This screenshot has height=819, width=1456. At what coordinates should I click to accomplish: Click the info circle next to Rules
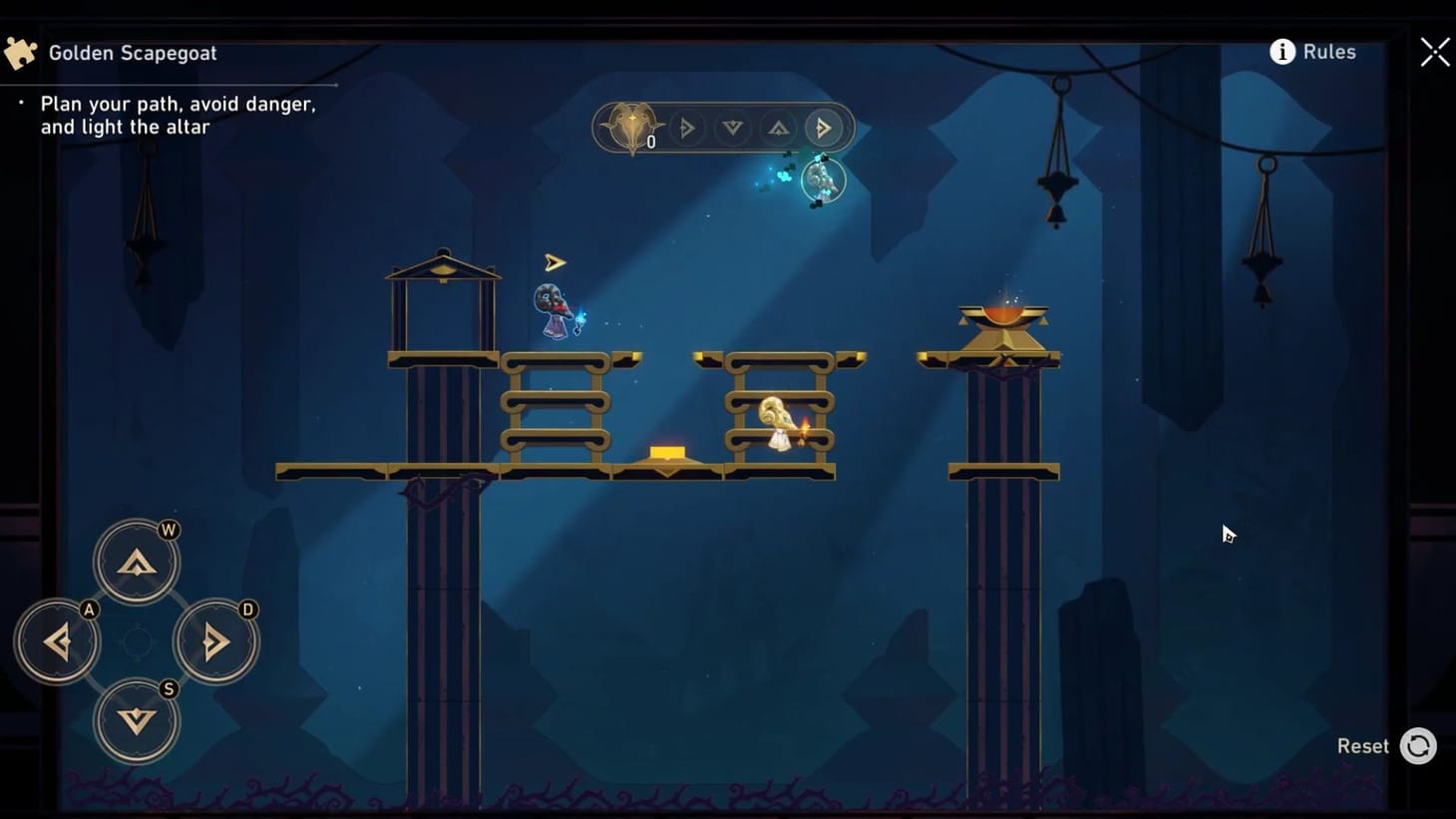(x=1282, y=51)
